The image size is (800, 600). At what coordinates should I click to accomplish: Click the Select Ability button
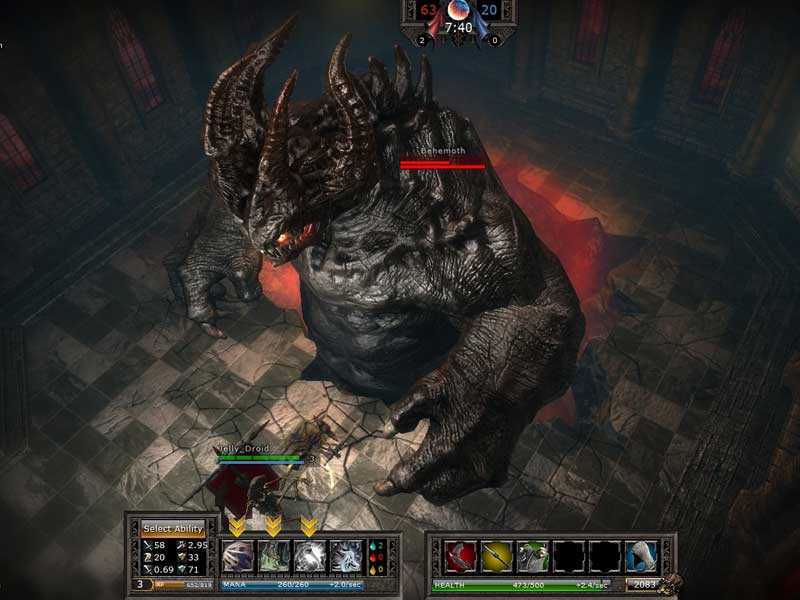point(173,528)
